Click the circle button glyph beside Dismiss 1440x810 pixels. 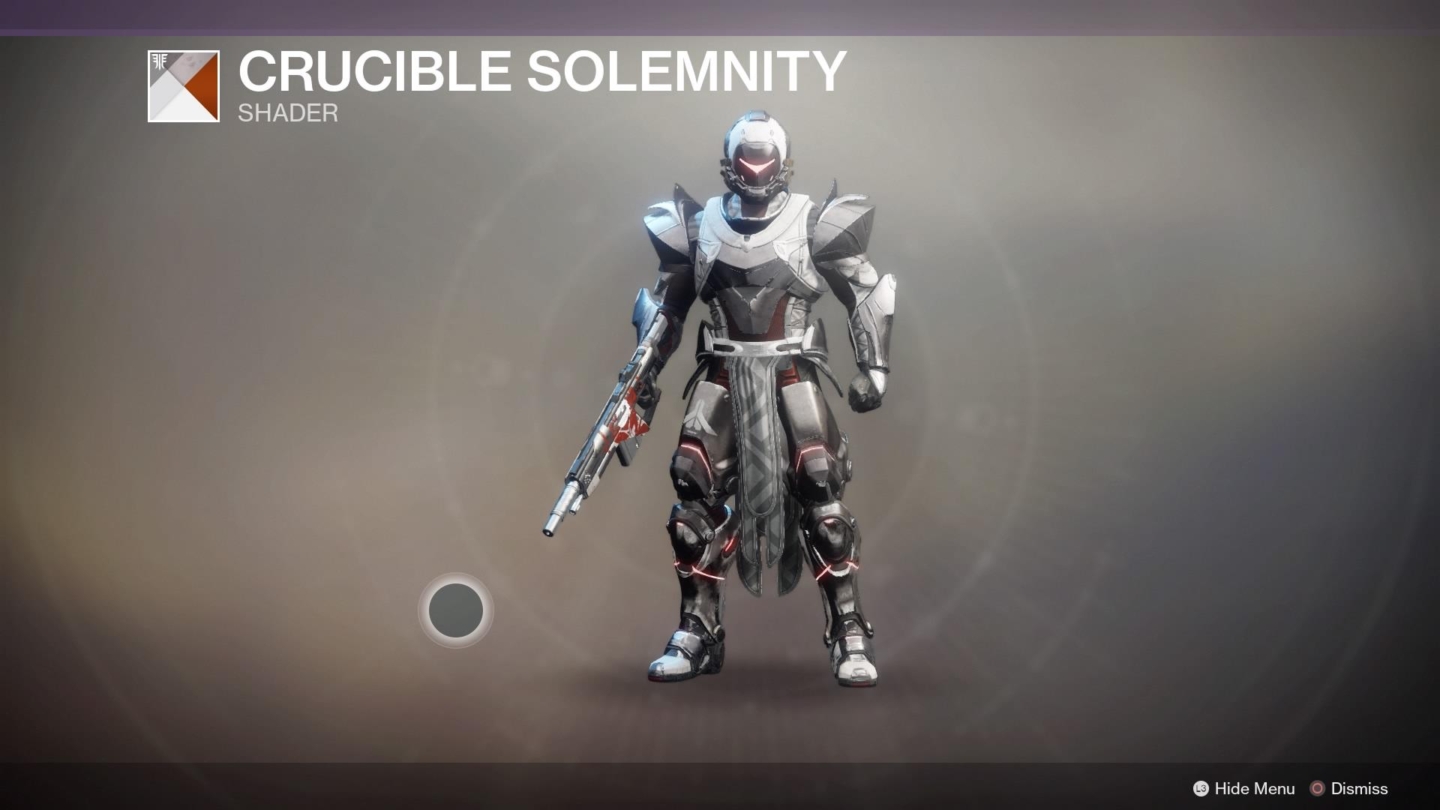[1317, 788]
